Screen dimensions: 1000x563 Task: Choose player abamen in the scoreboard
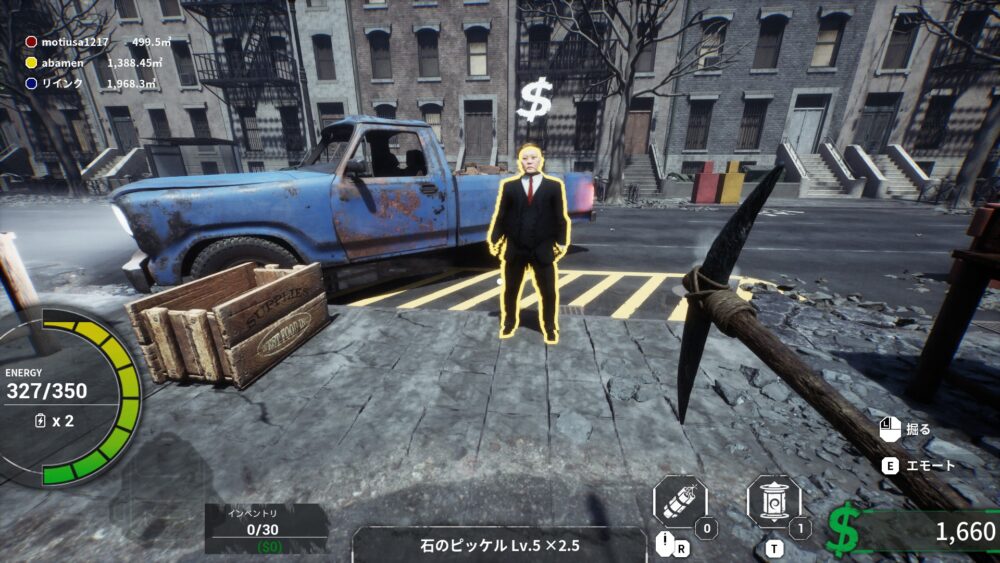click(x=62, y=62)
